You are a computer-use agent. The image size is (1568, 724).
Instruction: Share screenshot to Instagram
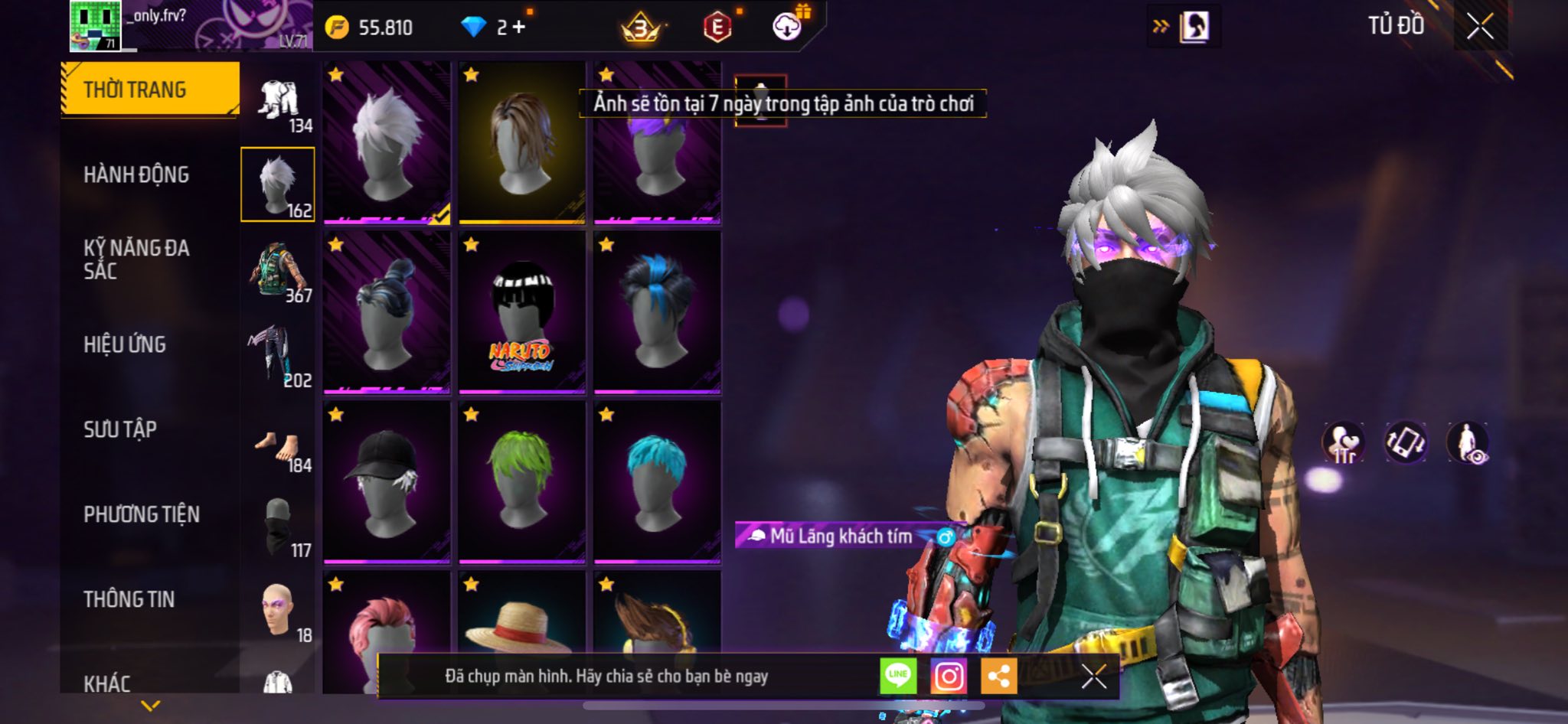coord(949,676)
